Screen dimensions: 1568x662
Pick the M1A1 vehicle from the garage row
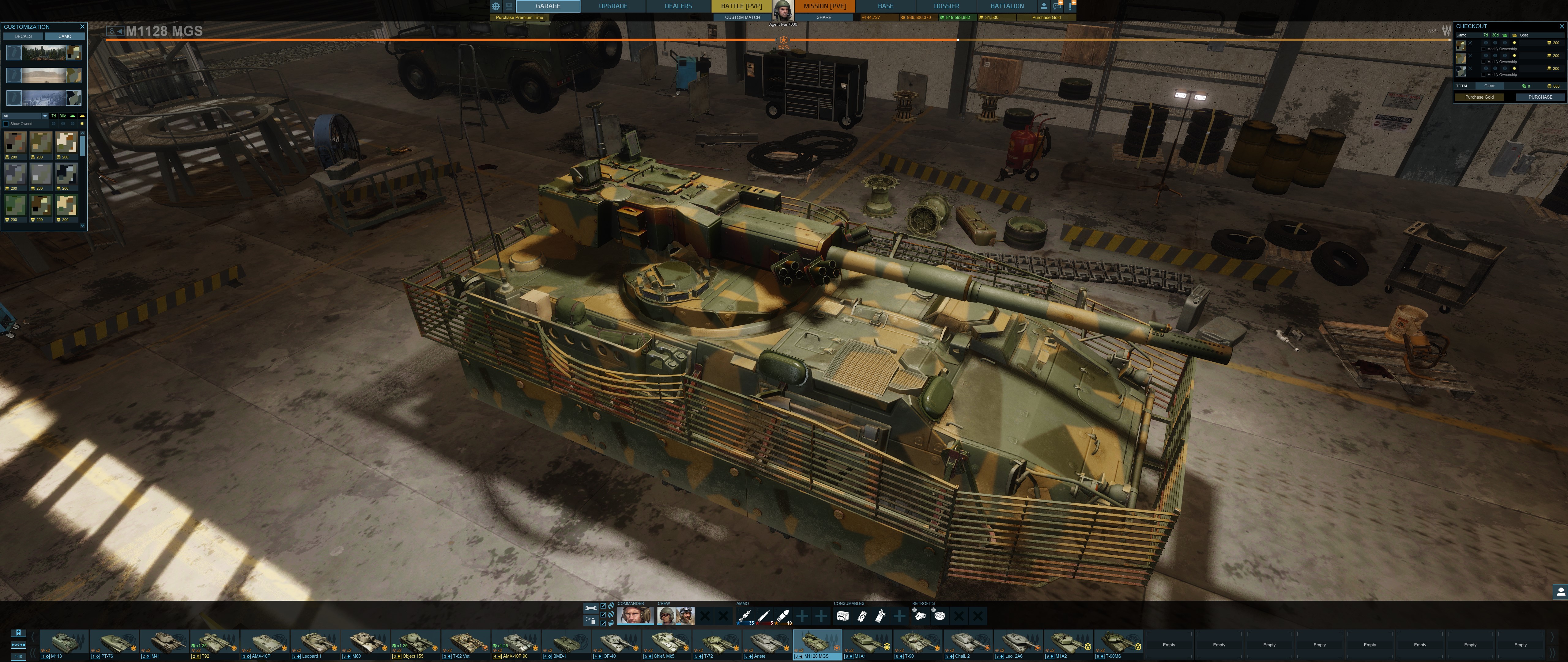(x=867, y=644)
